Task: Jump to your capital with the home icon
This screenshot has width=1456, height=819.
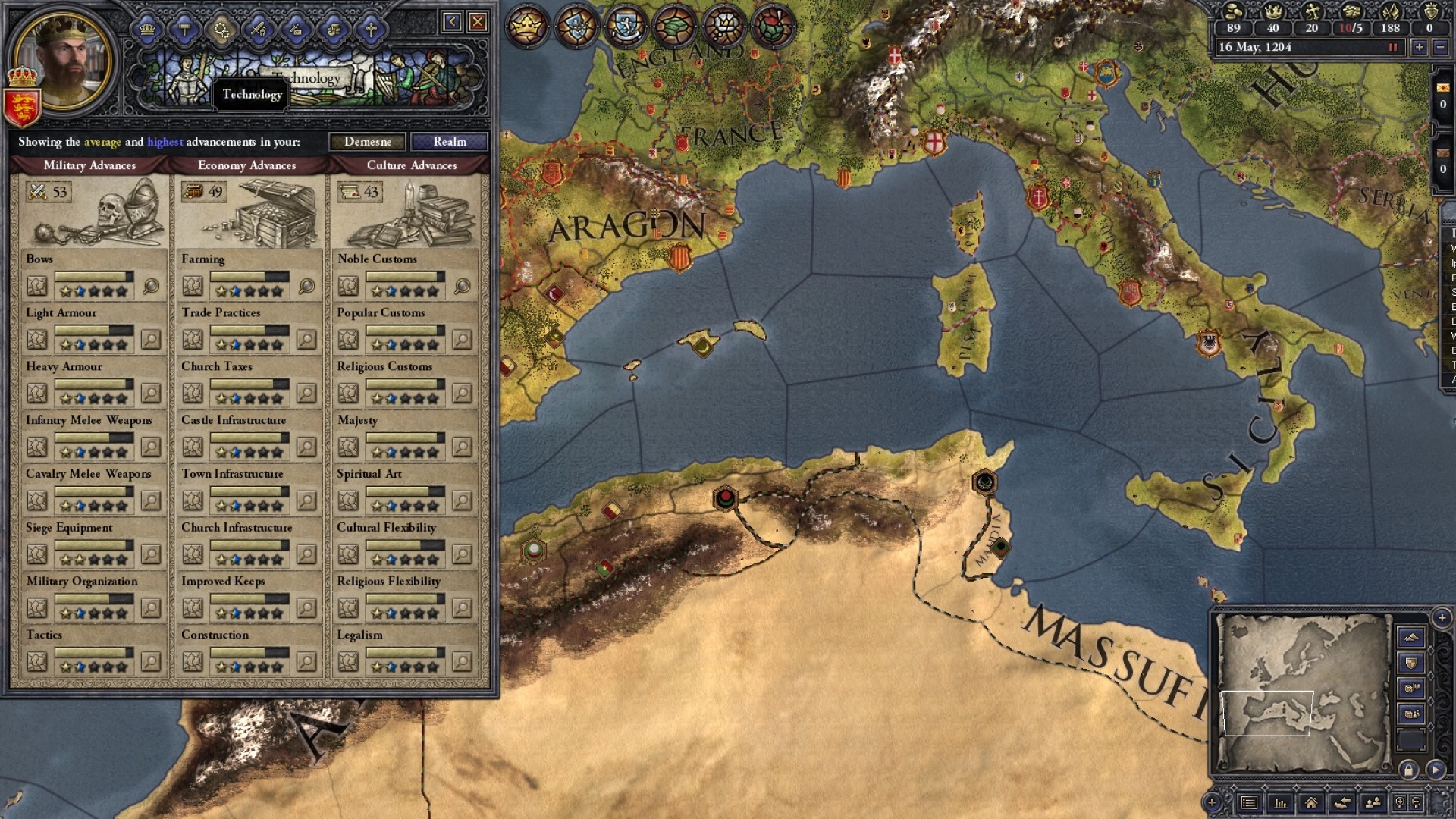Action: (x=1311, y=802)
